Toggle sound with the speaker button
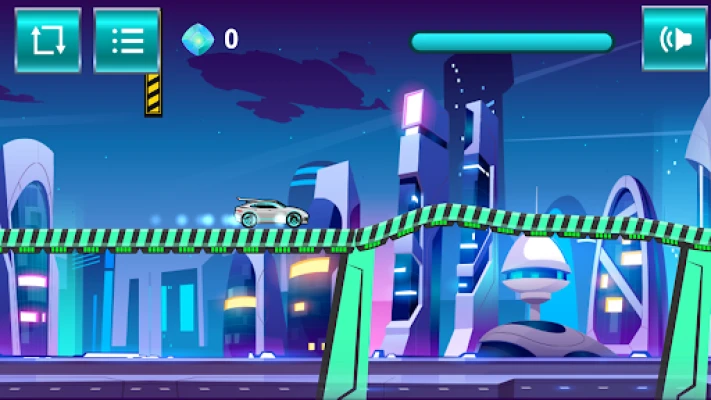 pos(675,40)
